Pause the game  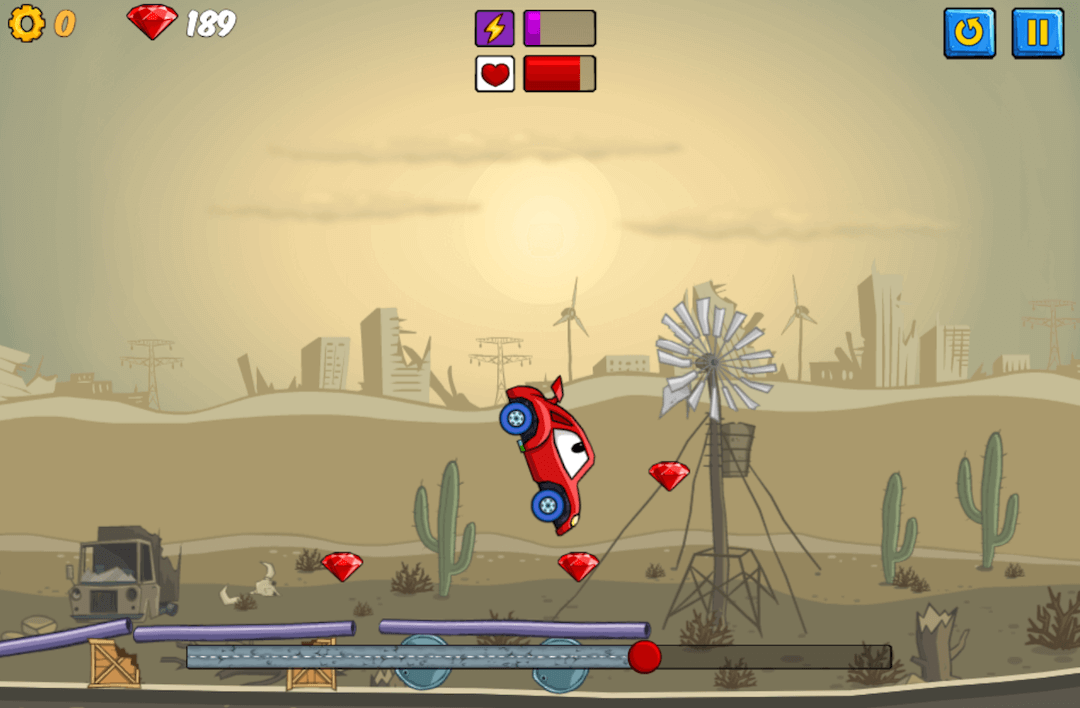pyautogui.click(x=1037, y=33)
